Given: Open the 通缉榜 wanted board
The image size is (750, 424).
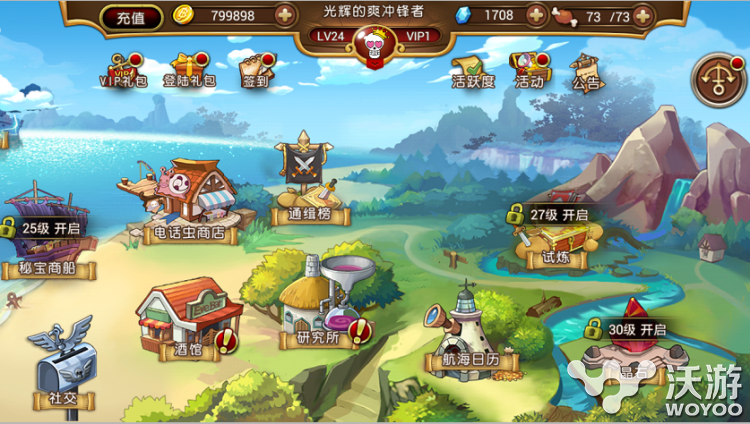Looking at the screenshot, I should (x=306, y=180).
